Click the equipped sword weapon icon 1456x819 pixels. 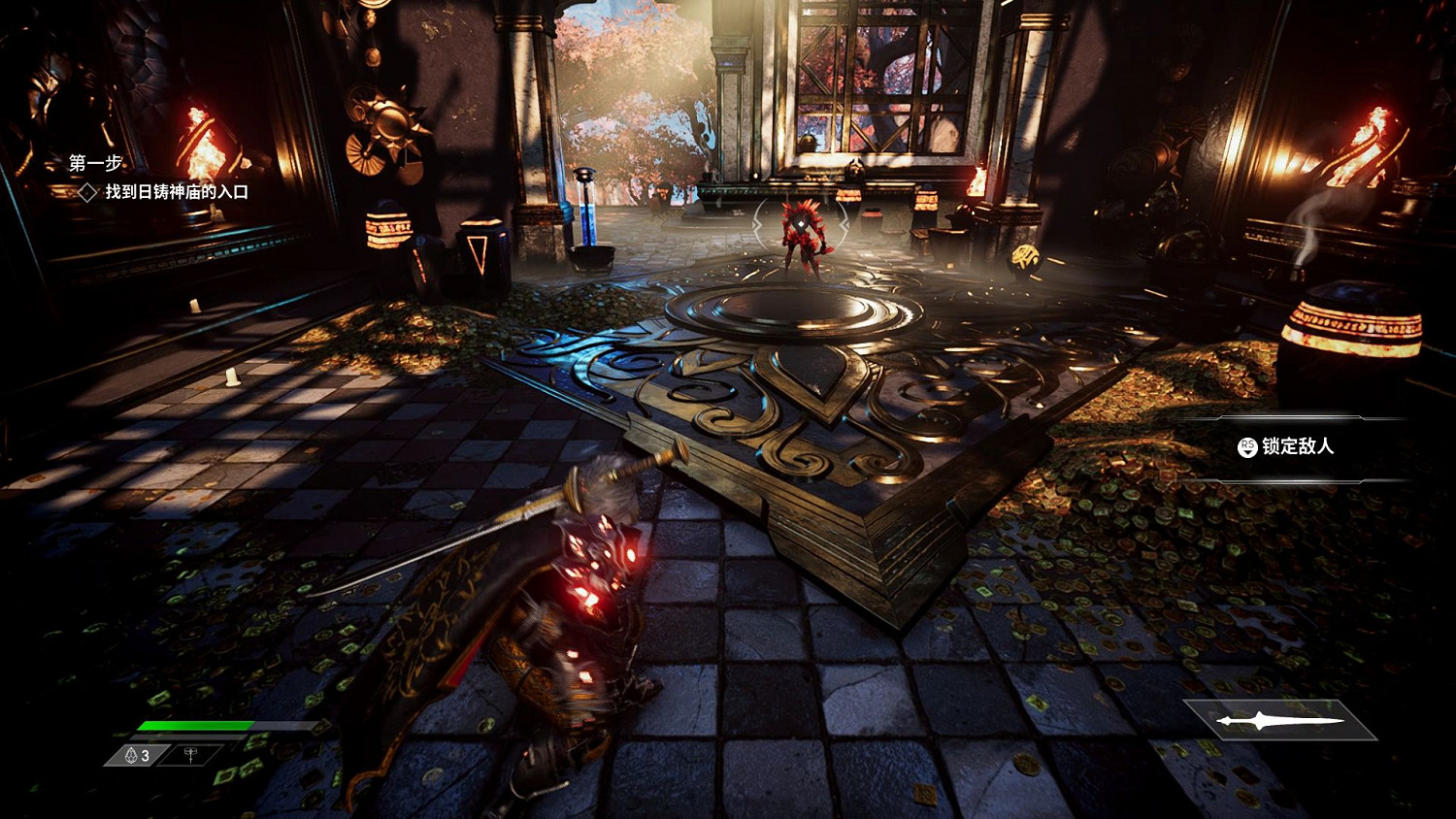click(x=1280, y=720)
